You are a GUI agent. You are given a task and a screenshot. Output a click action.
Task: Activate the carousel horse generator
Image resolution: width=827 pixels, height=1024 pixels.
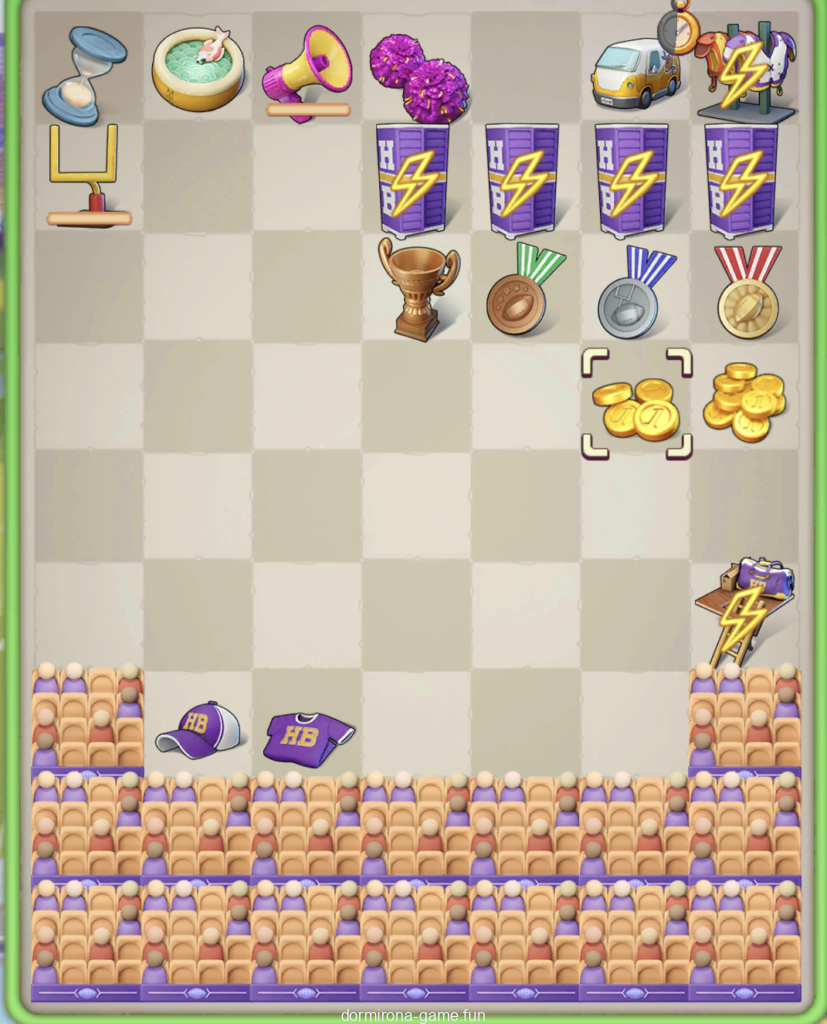click(x=746, y=72)
